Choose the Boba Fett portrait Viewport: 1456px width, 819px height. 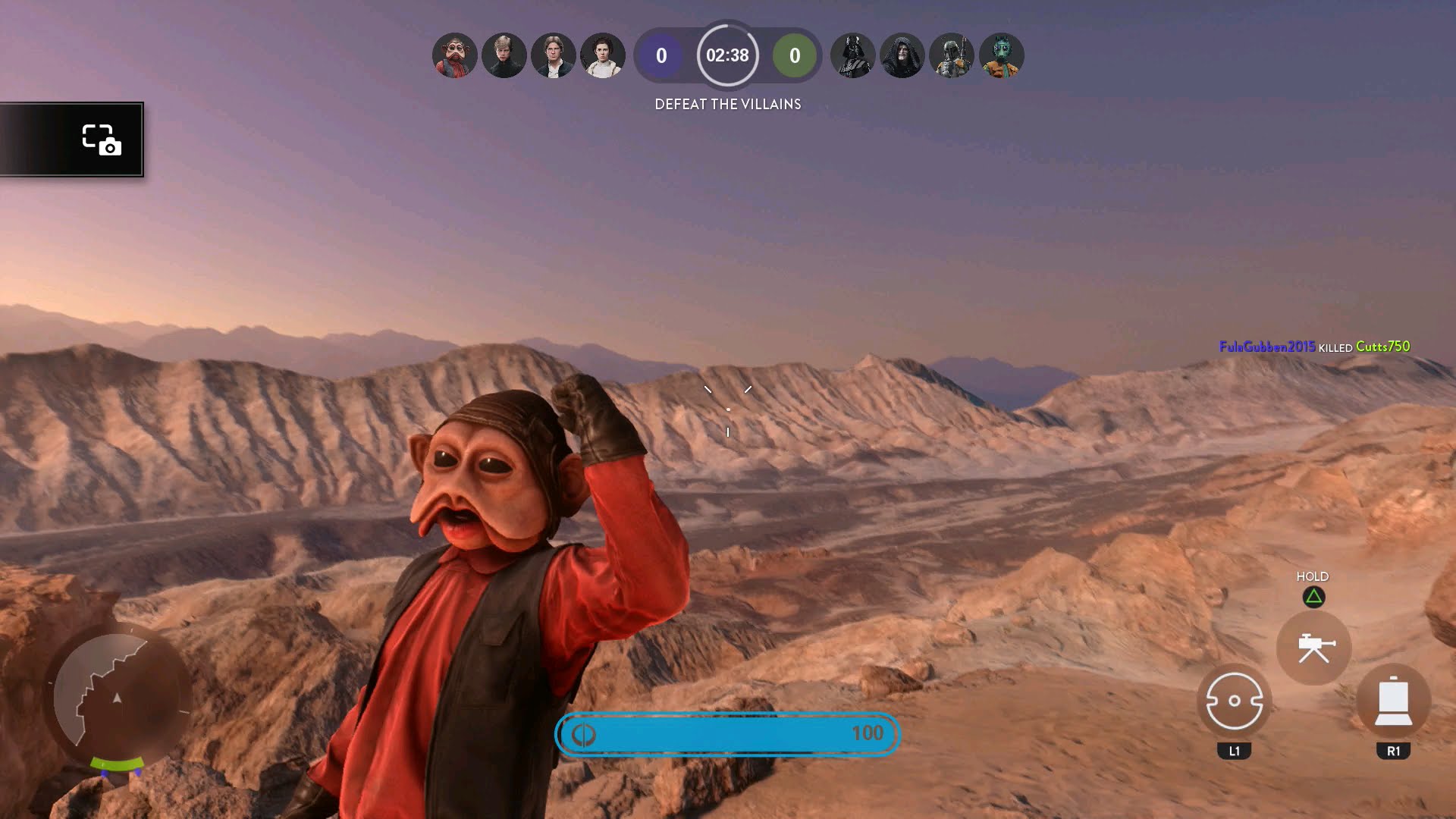coord(952,55)
